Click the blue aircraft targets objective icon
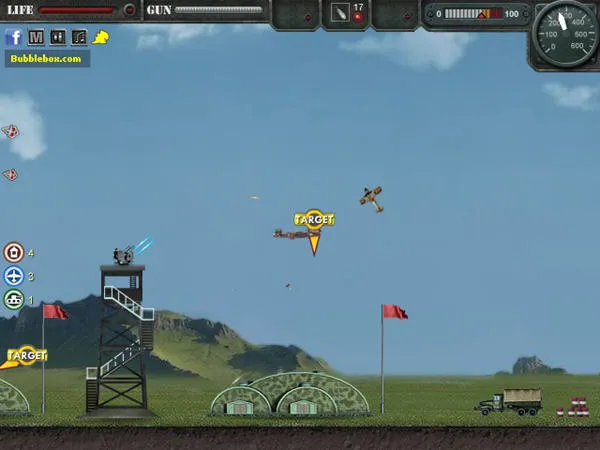Screen dimensions: 600x450 click(x=14, y=276)
